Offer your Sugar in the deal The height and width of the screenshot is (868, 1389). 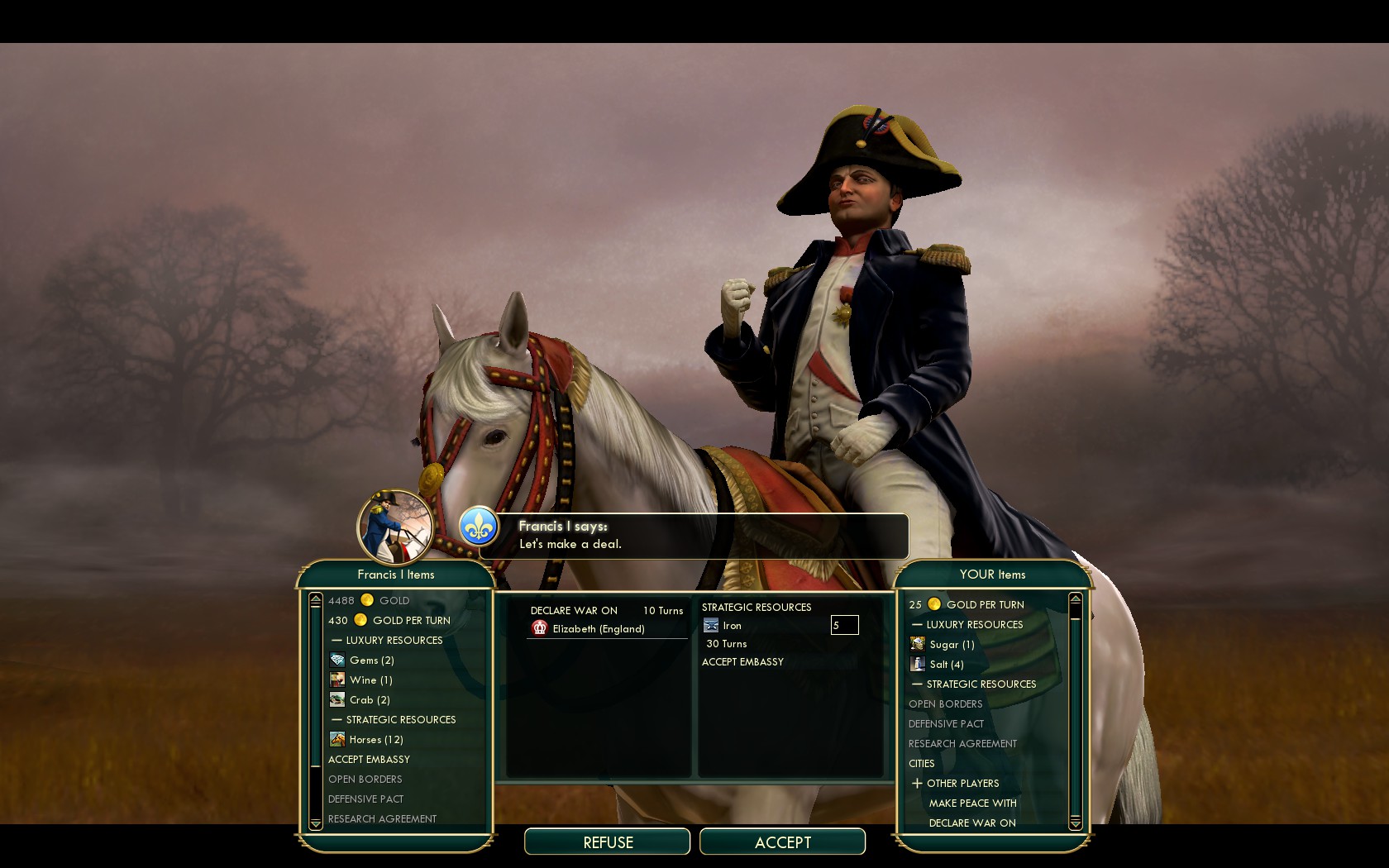951,644
